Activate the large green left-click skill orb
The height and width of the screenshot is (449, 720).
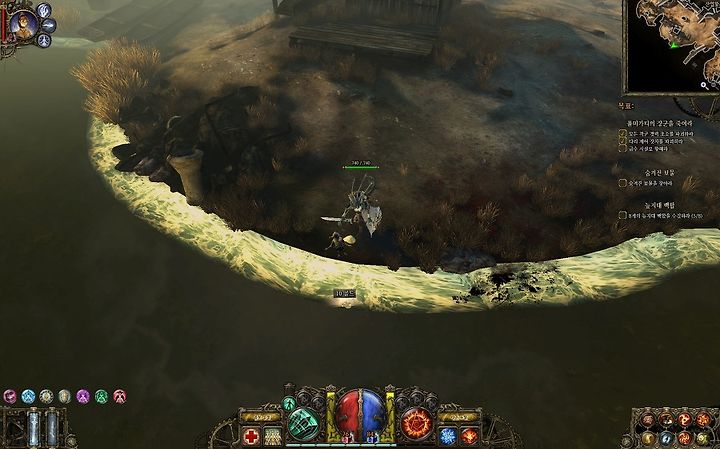pyautogui.click(x=303, y=423)
